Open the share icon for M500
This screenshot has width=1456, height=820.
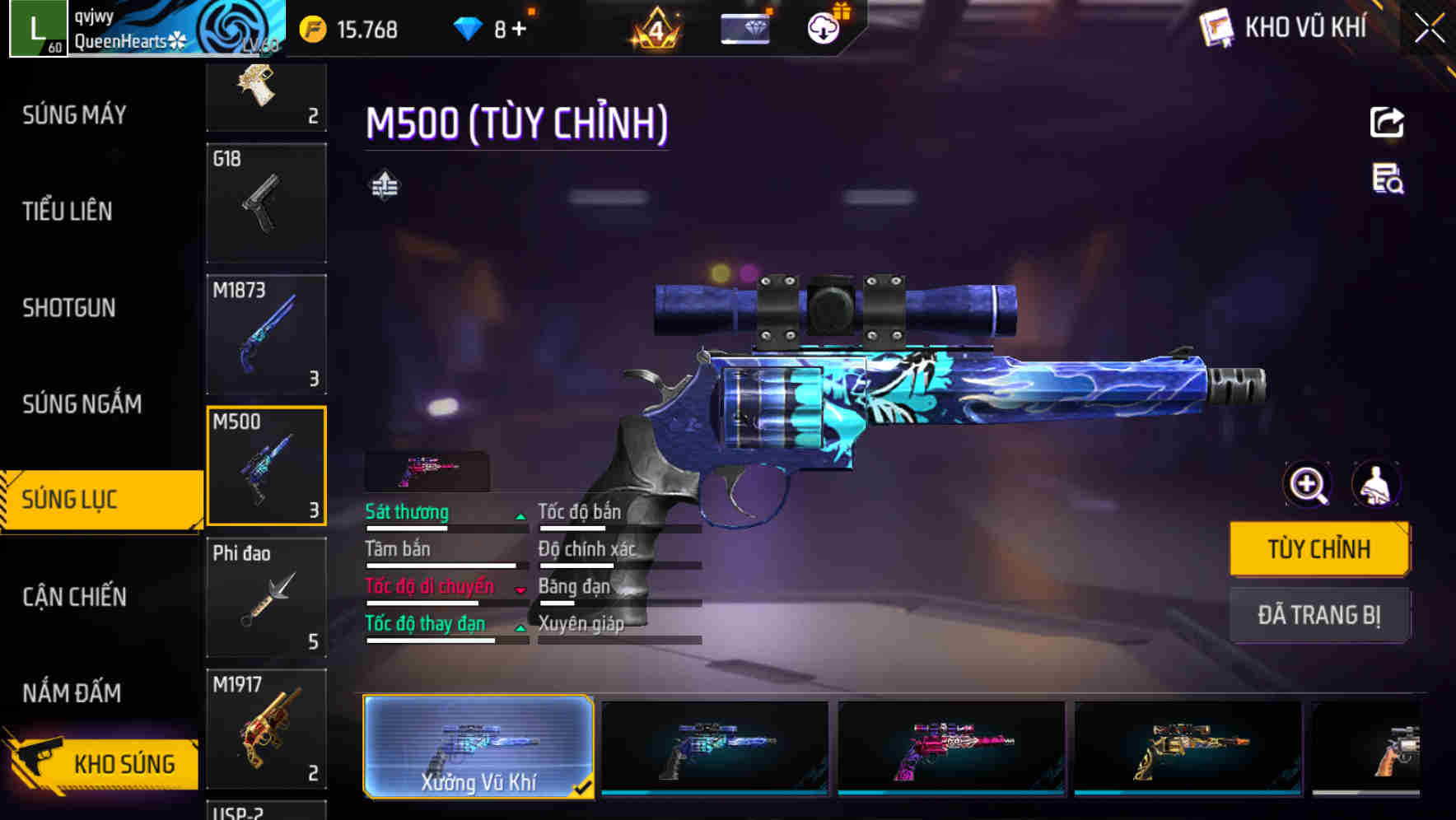coord(1388,121)
